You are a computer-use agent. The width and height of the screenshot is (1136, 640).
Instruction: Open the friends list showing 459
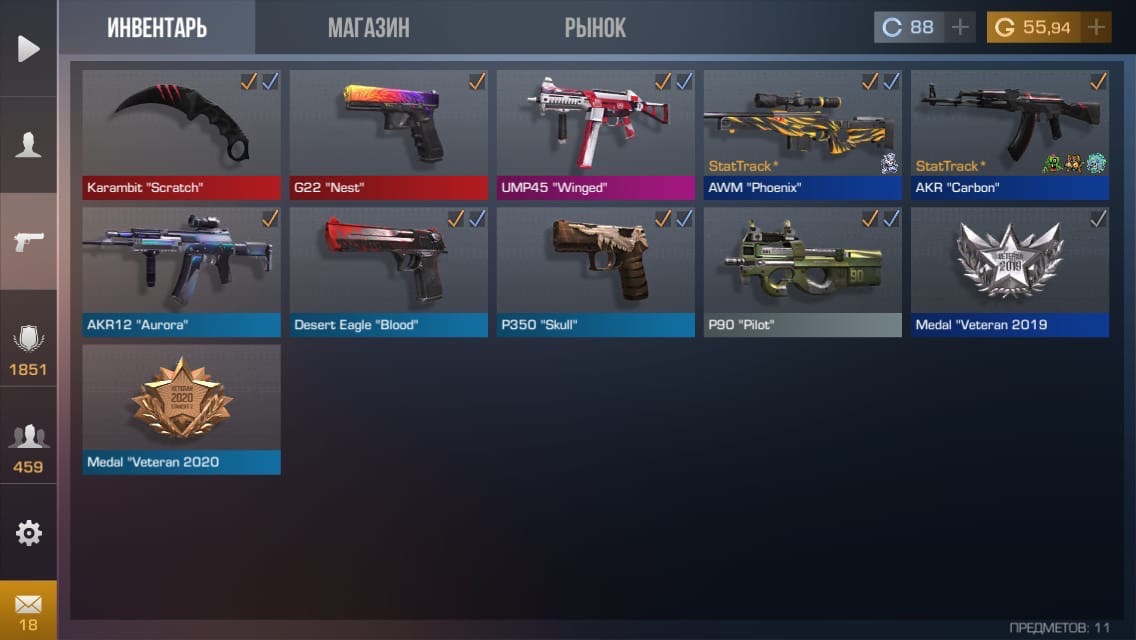pyautogui.click(x=28, y=447)
